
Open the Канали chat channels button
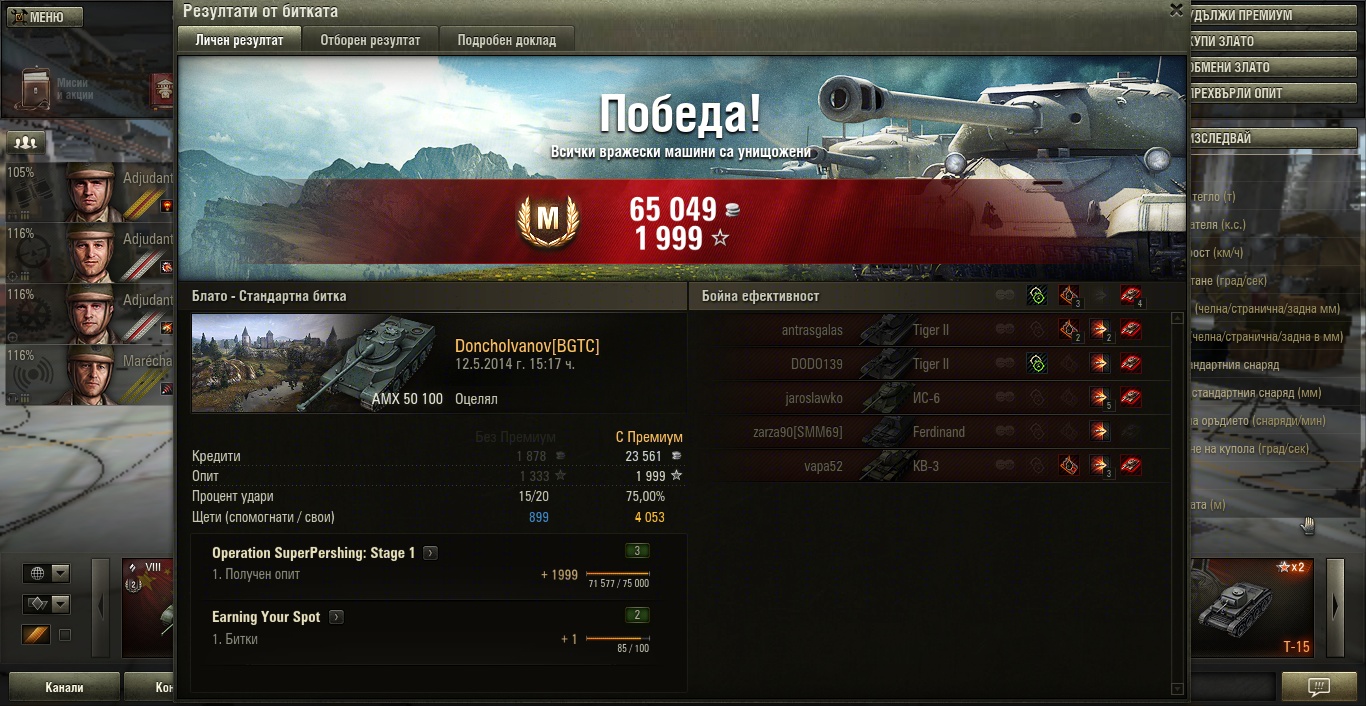tap(64, 687)
